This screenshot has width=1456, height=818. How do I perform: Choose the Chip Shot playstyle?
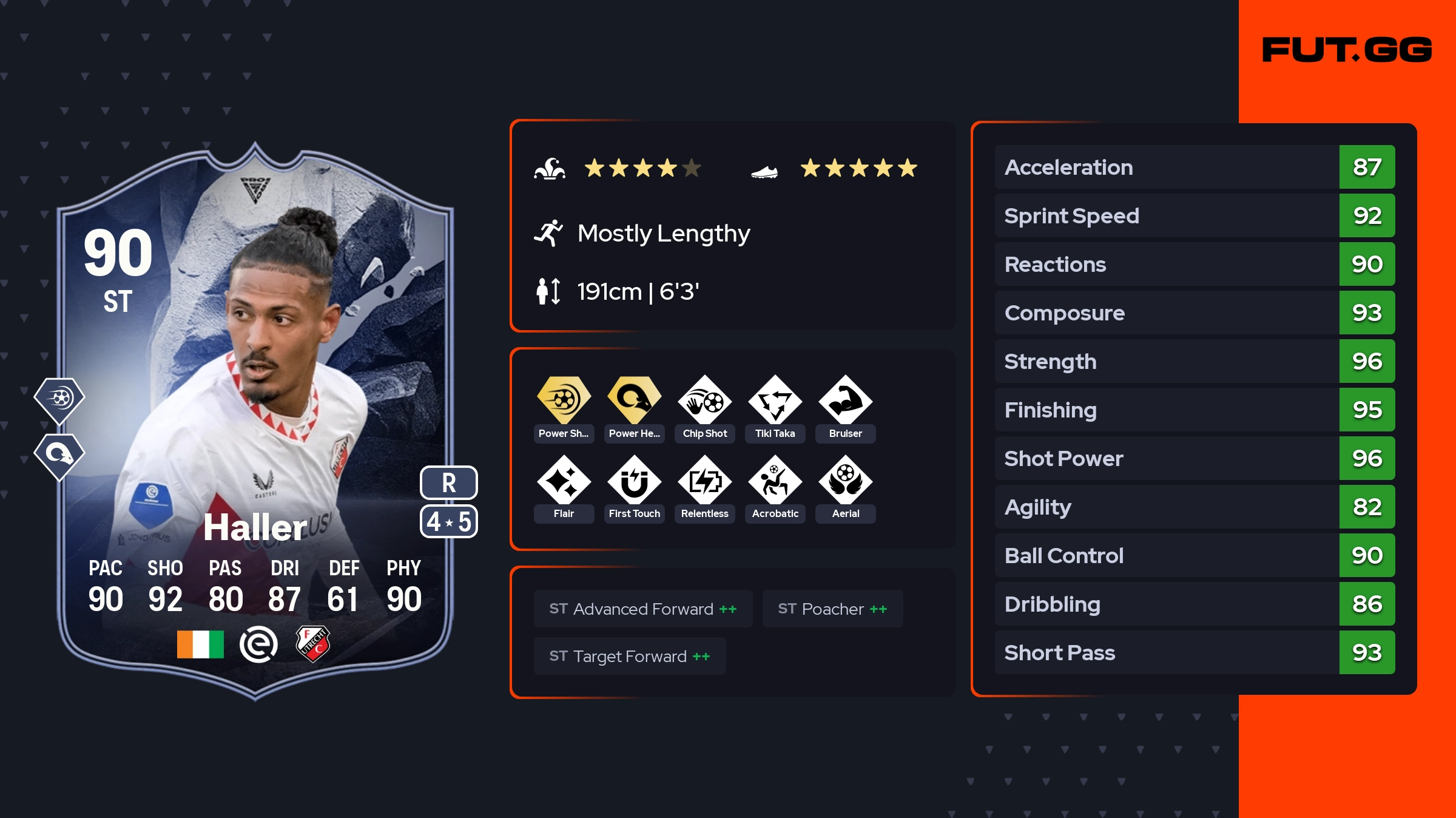704,401
